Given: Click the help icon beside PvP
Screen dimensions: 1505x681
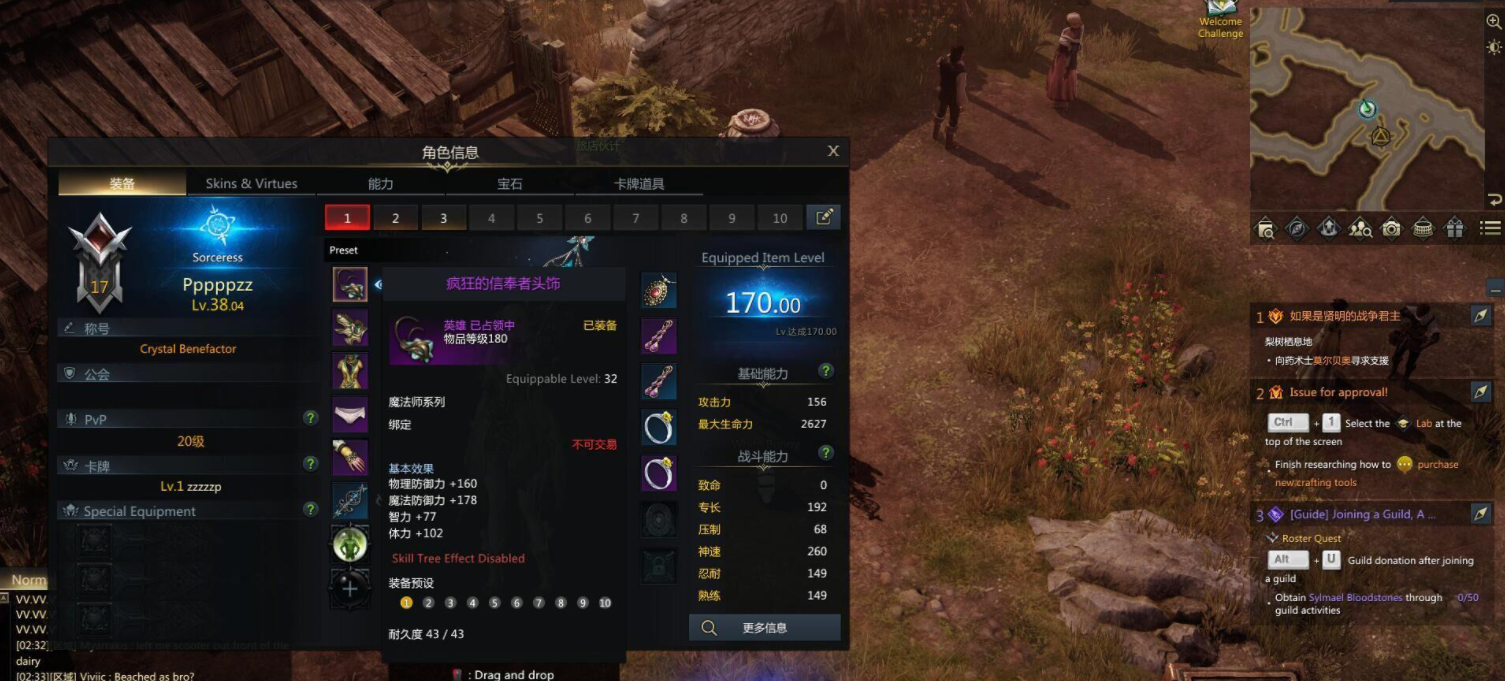Looking at the screenshot, I should [311, 418].
